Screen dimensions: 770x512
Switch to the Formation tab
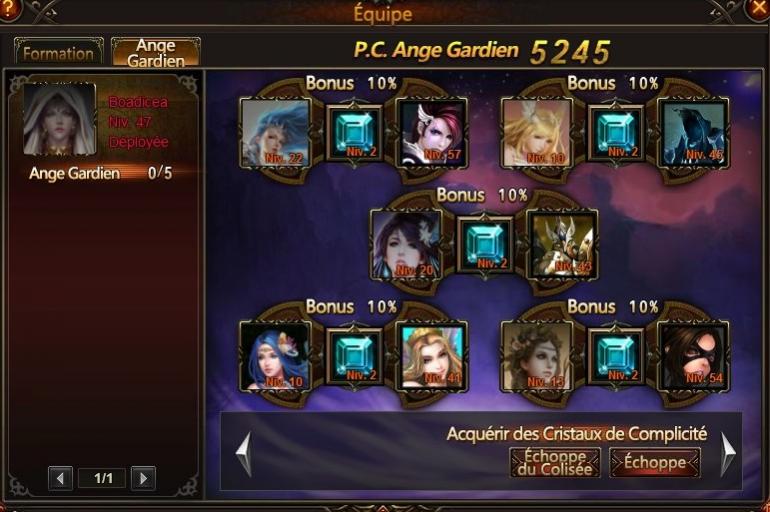tap(58, 53)
